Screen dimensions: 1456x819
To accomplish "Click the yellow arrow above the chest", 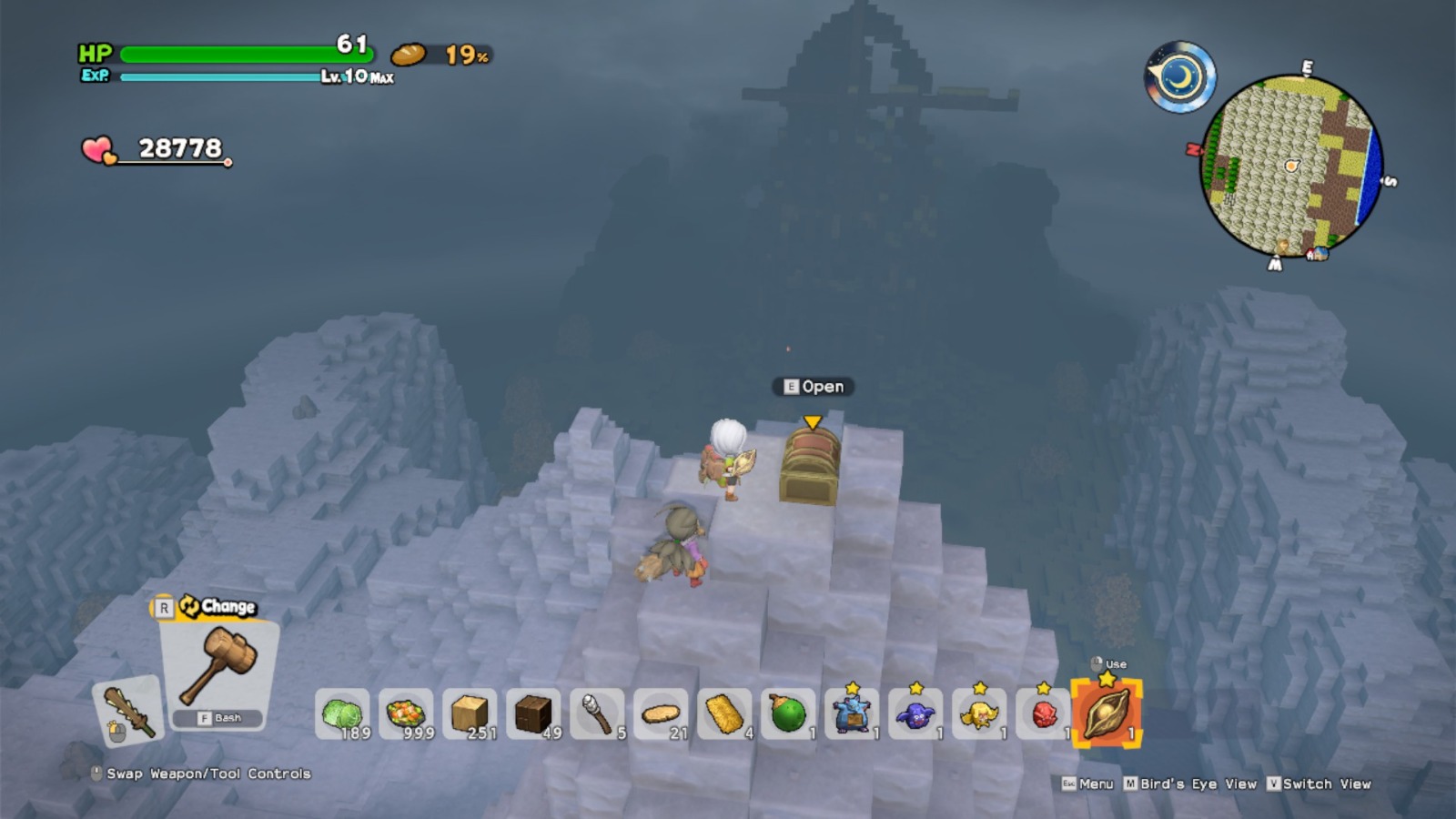I will point(813,423).
